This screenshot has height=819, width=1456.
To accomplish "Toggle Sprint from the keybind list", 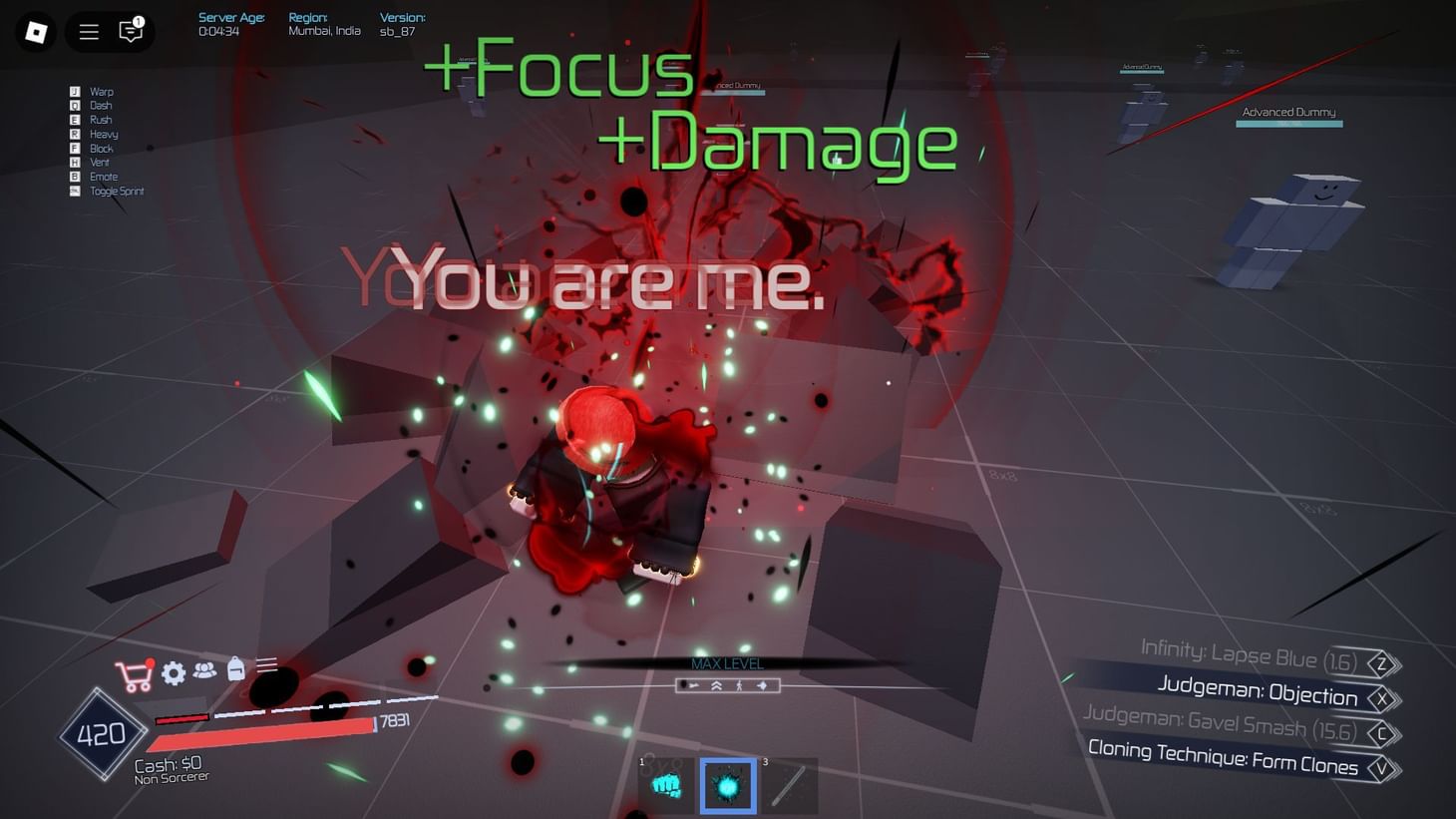I will pos(116,191).
